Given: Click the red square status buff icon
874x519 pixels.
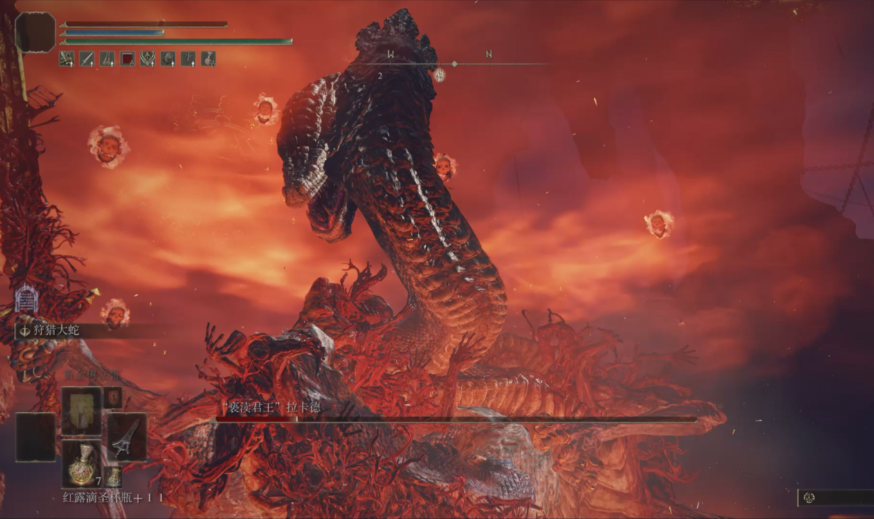Looking at the screenshot, I should (127, 60).
